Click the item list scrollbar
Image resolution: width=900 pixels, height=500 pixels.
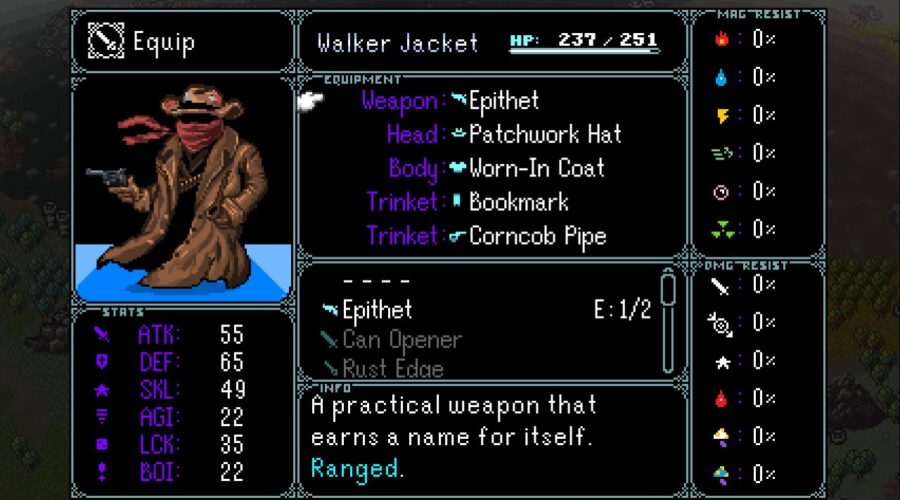pos(668,320)
